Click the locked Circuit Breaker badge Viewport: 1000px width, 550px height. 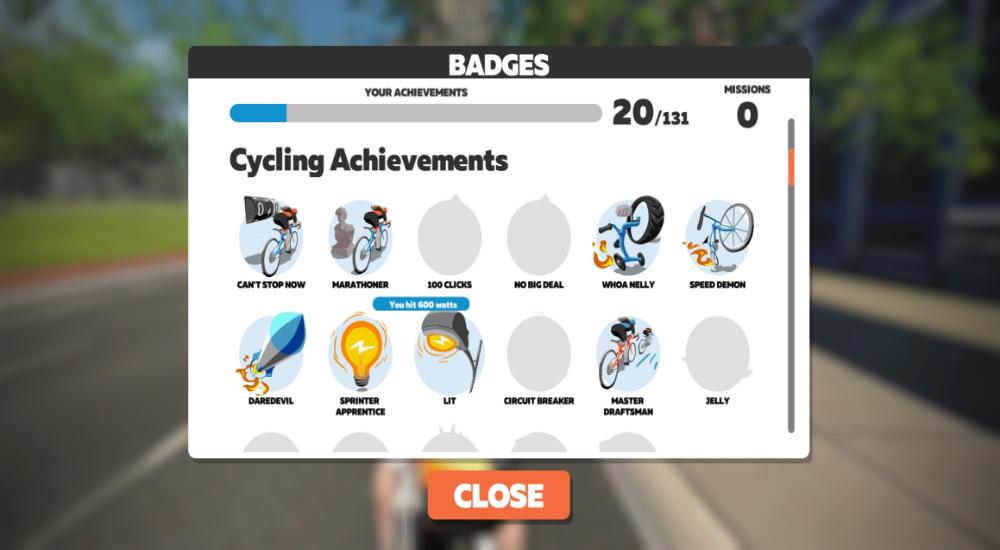539,354
